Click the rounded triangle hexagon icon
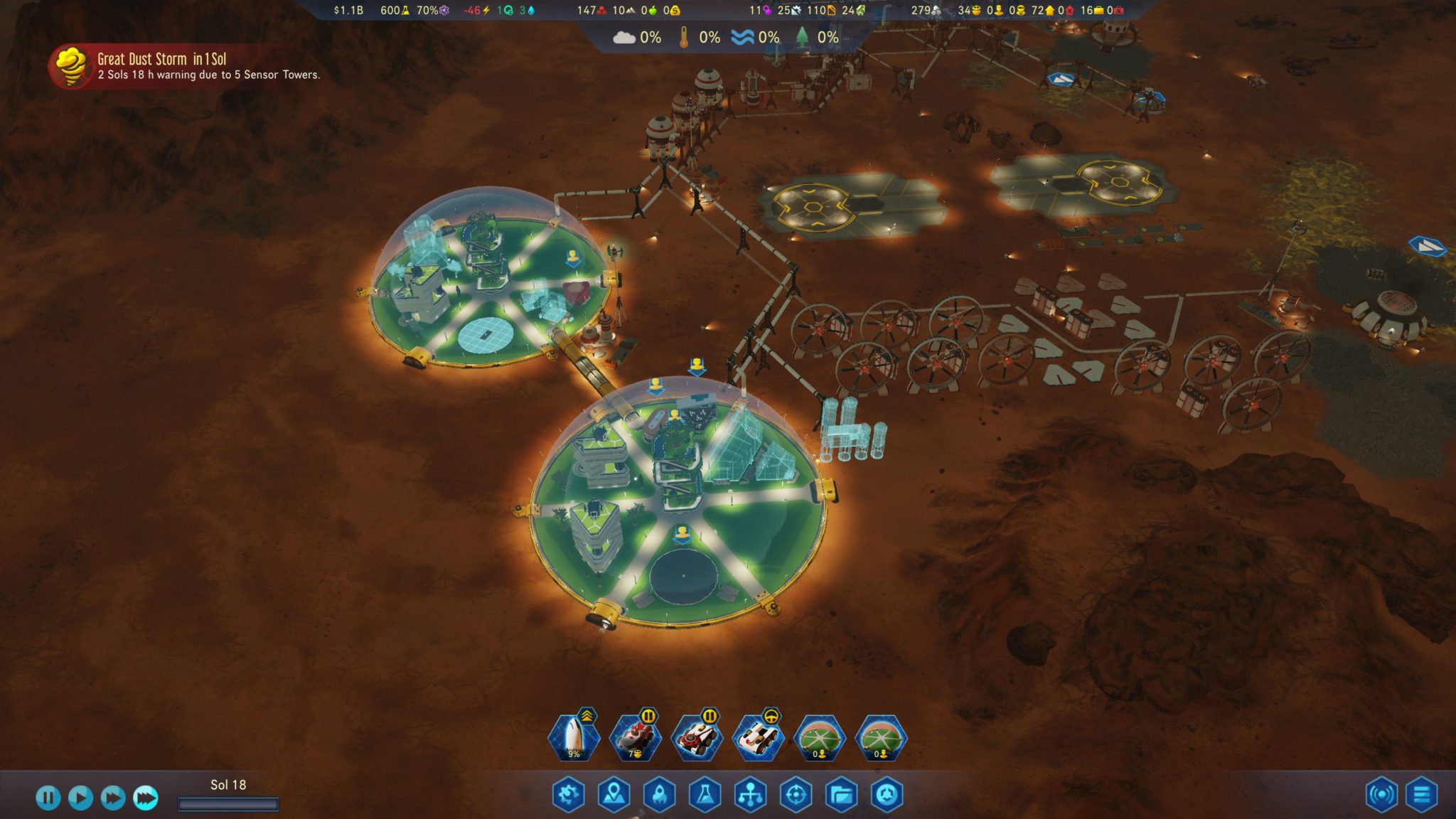1456x819 pixels. (887, 795)
